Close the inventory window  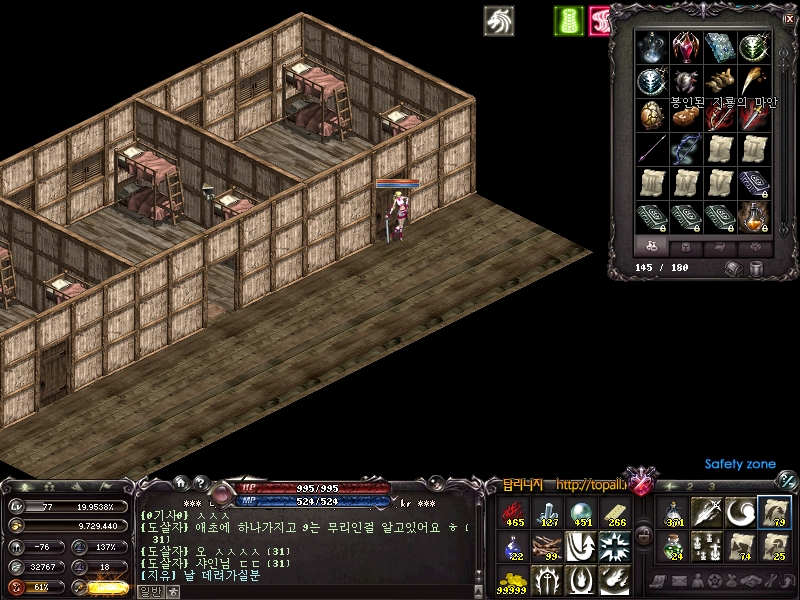pyautogui.click(x=790, y=17)
